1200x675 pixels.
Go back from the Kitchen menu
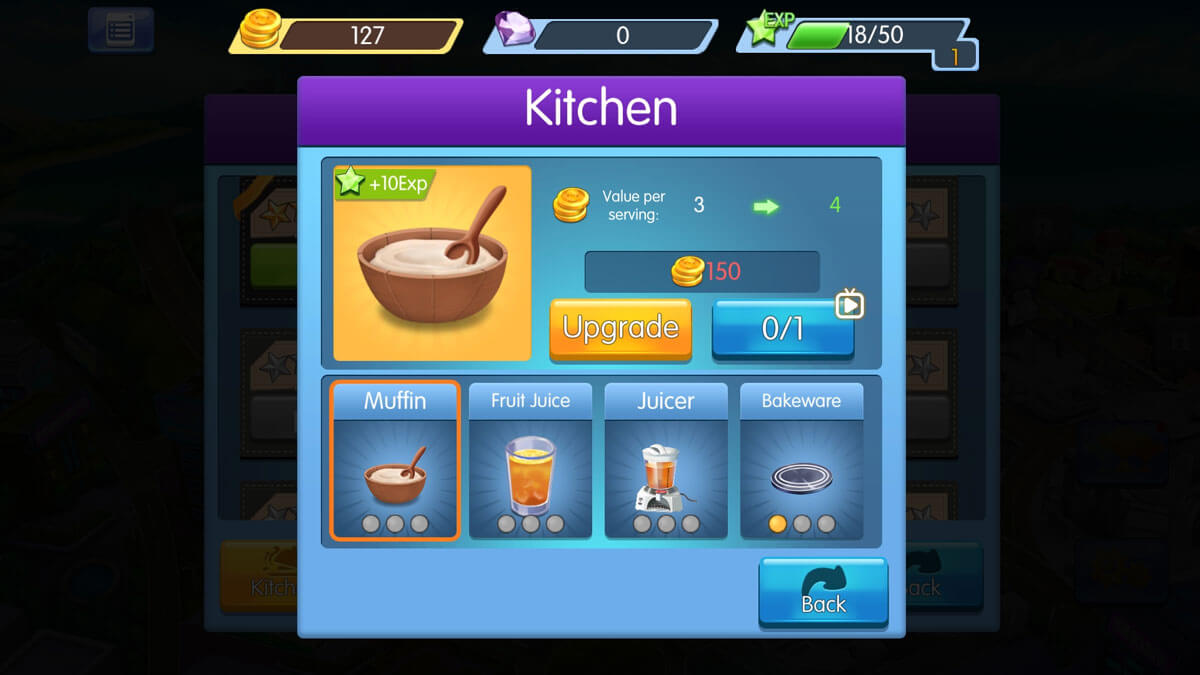coord(823,592)
